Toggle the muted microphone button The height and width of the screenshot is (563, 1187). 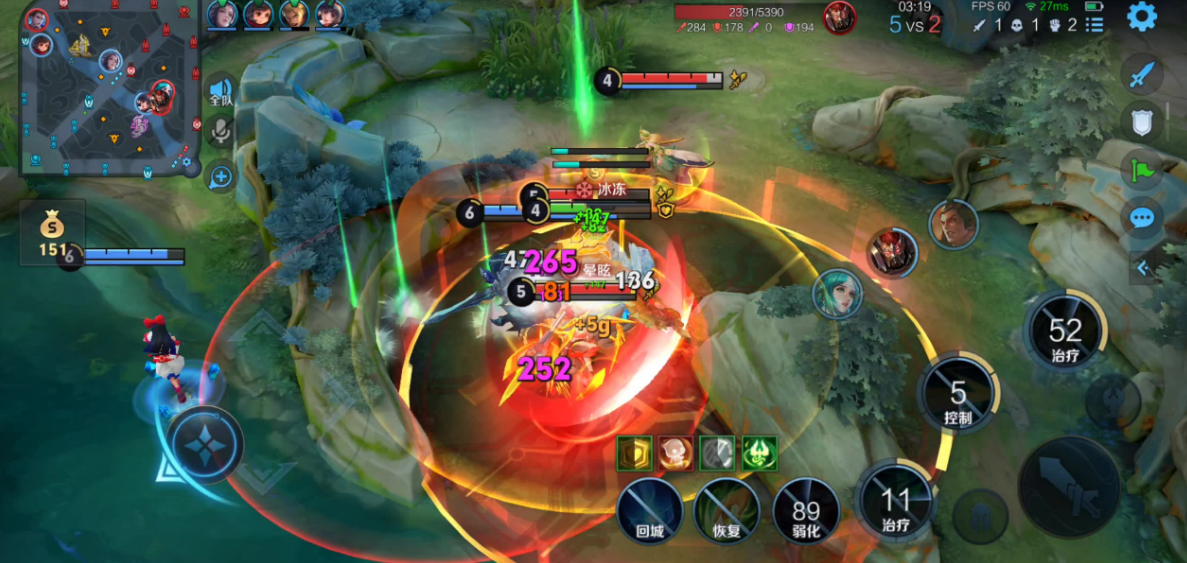(x=220, y=131)
